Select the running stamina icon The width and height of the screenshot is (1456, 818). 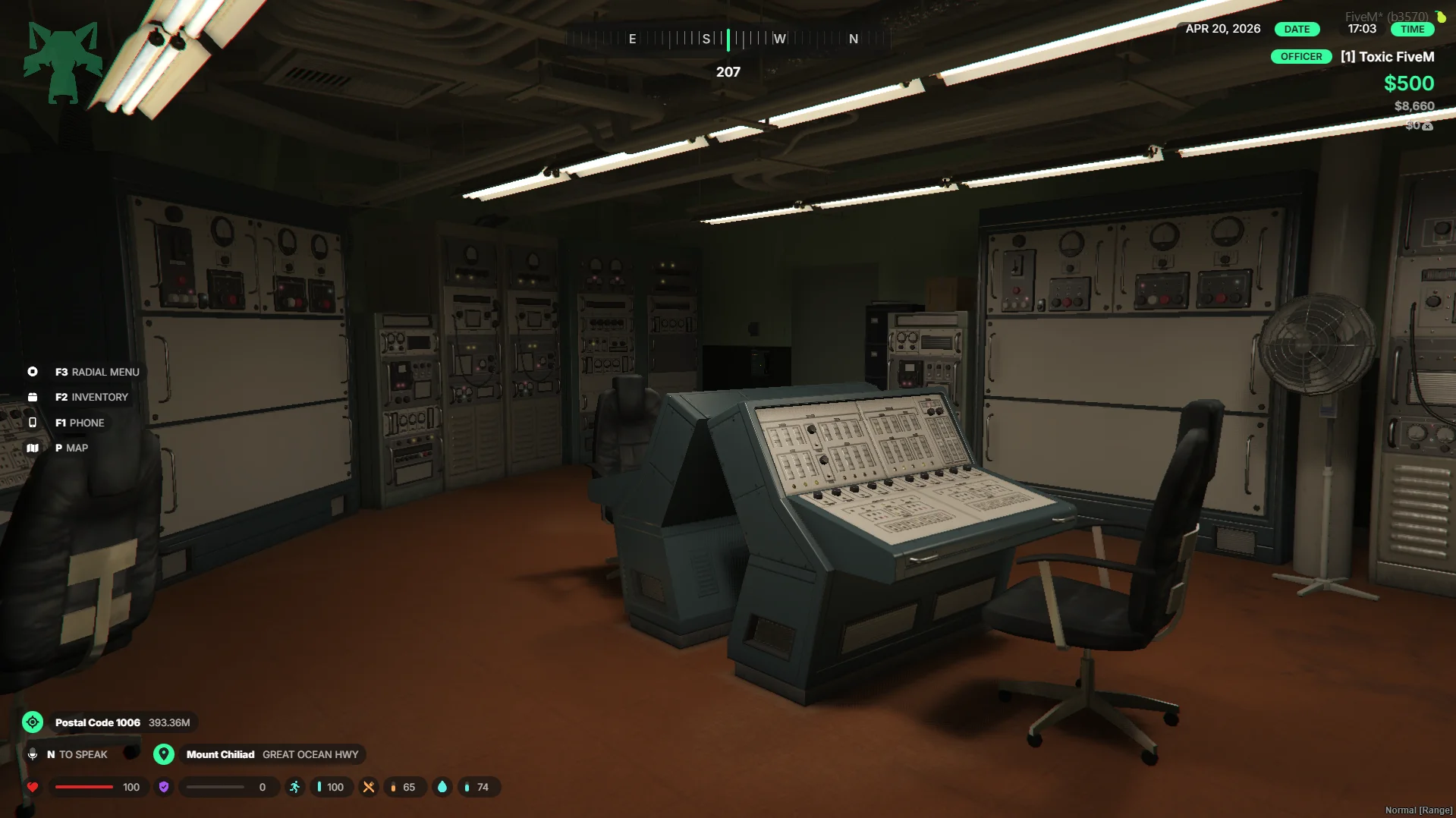click(x=295, y=787)
